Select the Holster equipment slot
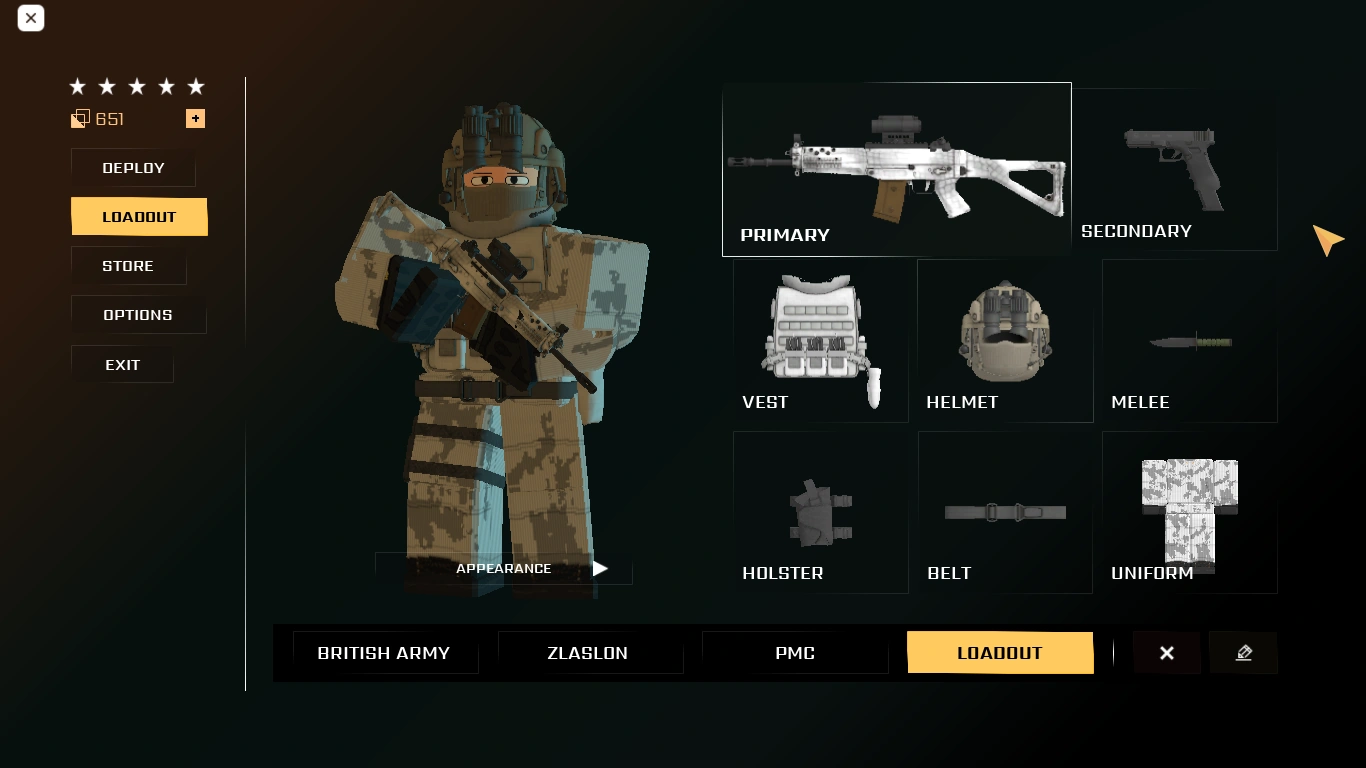The image size is (1366, 768). [x=820, y=511]
